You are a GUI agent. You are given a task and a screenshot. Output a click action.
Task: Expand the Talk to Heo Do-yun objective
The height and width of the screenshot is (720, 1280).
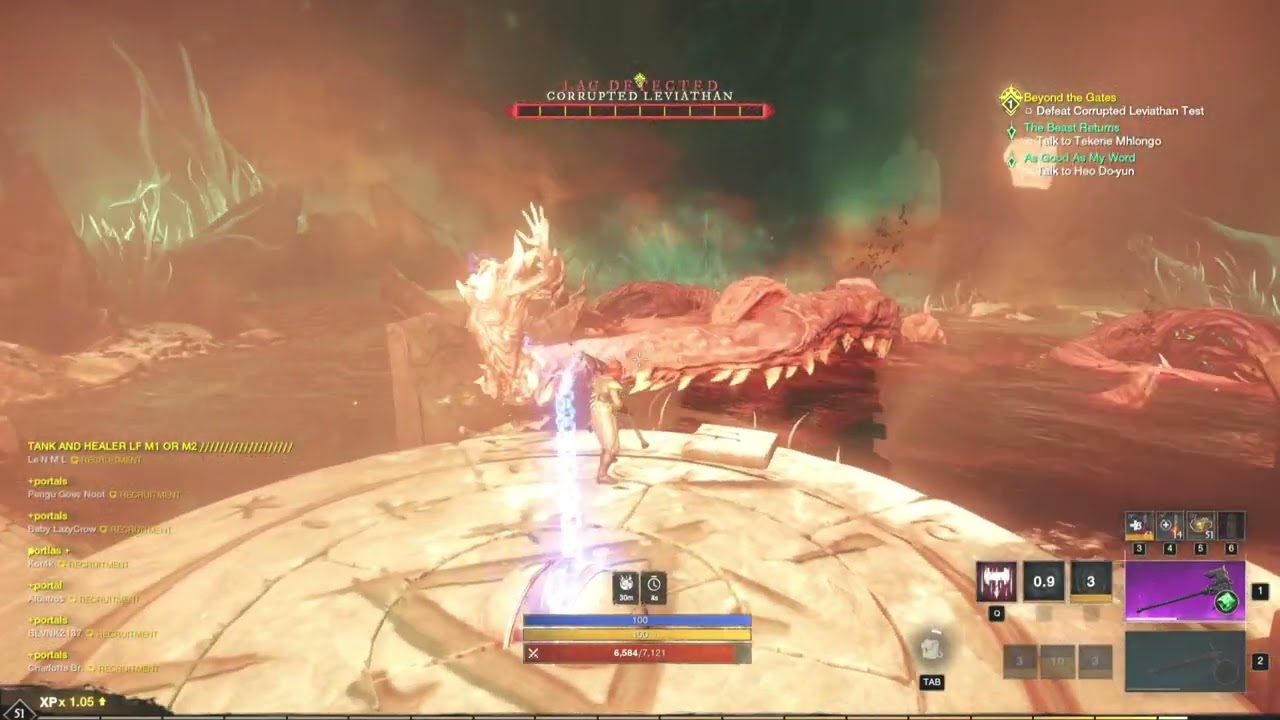pos(1085,171)
